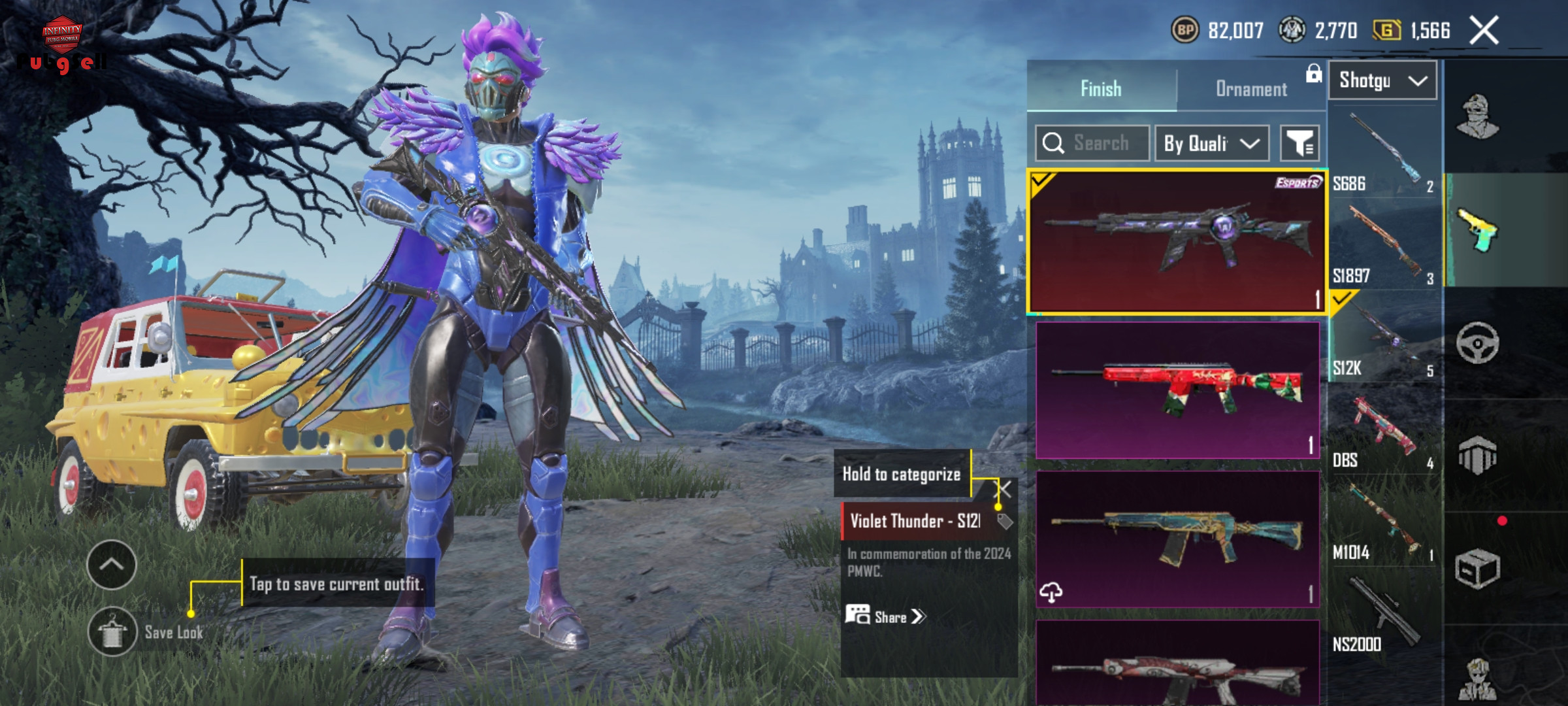Image resolution: width=1568 pixels, height=706 pixels.
Task: Switch to the Finish tab
Action: pyautogui.click(x=1101, y=88)
